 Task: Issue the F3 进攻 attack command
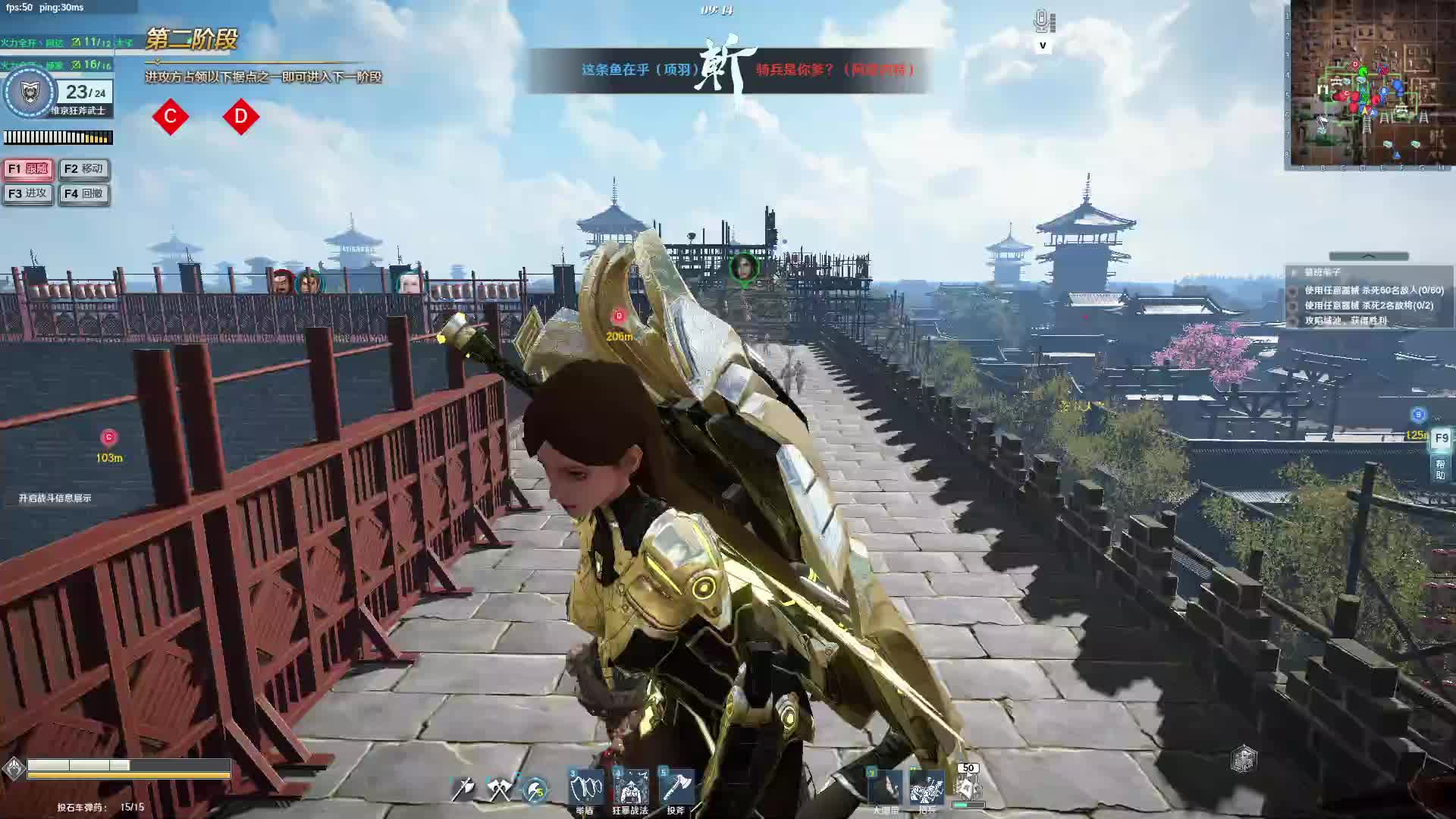pyautogui.click(x=28, y=194)
